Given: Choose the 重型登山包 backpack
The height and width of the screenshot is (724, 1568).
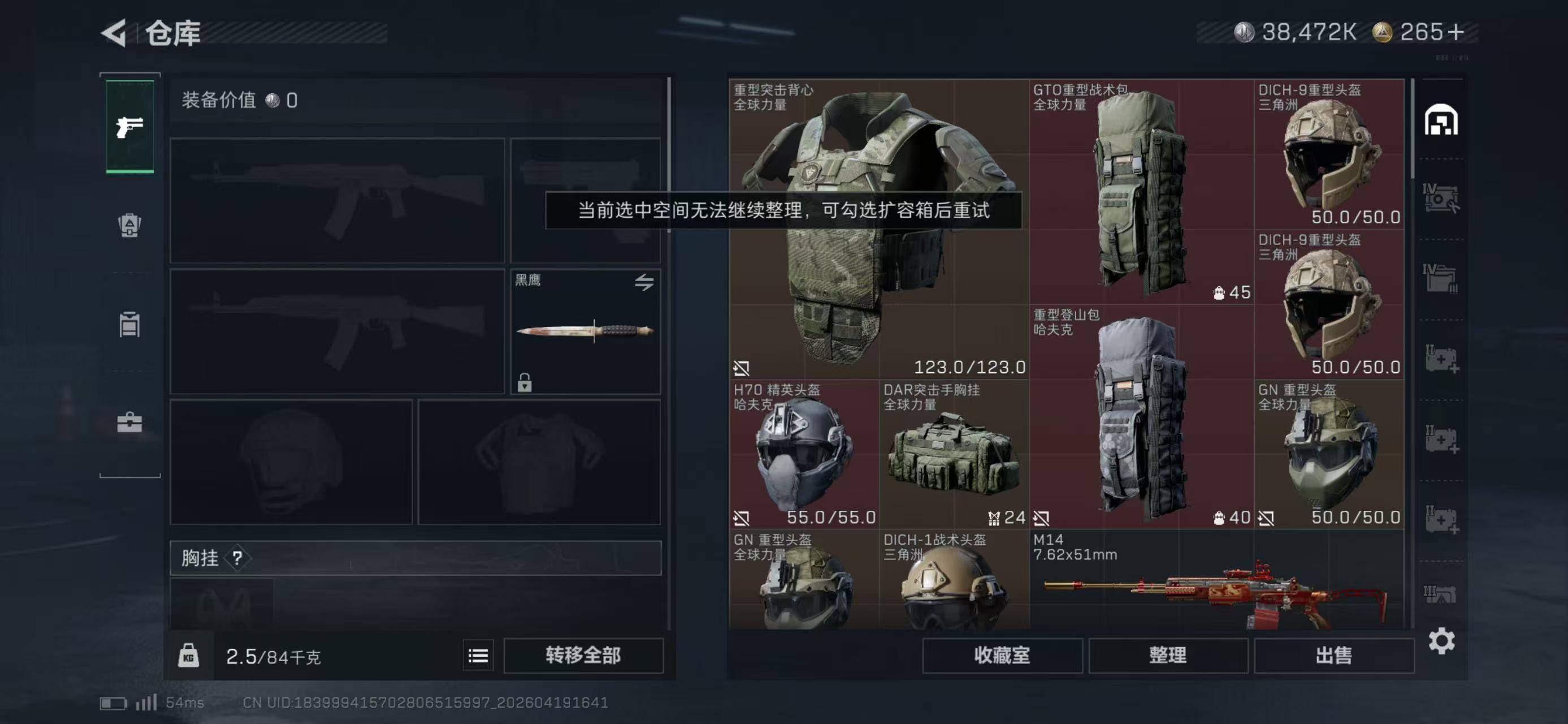Looking at the screenshot, I should click(1141, 417).
